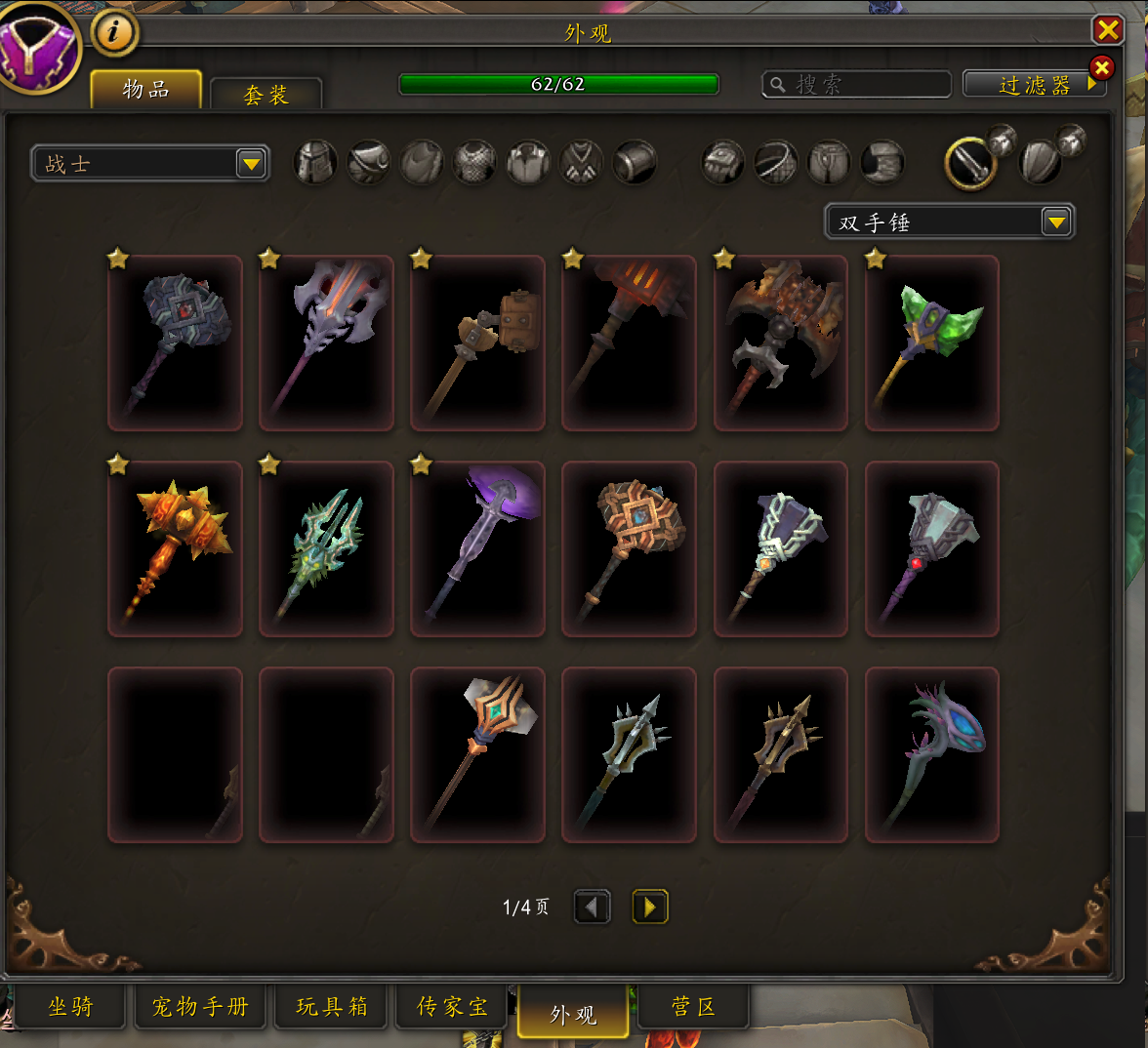Choose the helmet slot icon
Image resolution: width=1148 pixels, height=1048 pixels.
pos(315,163)
